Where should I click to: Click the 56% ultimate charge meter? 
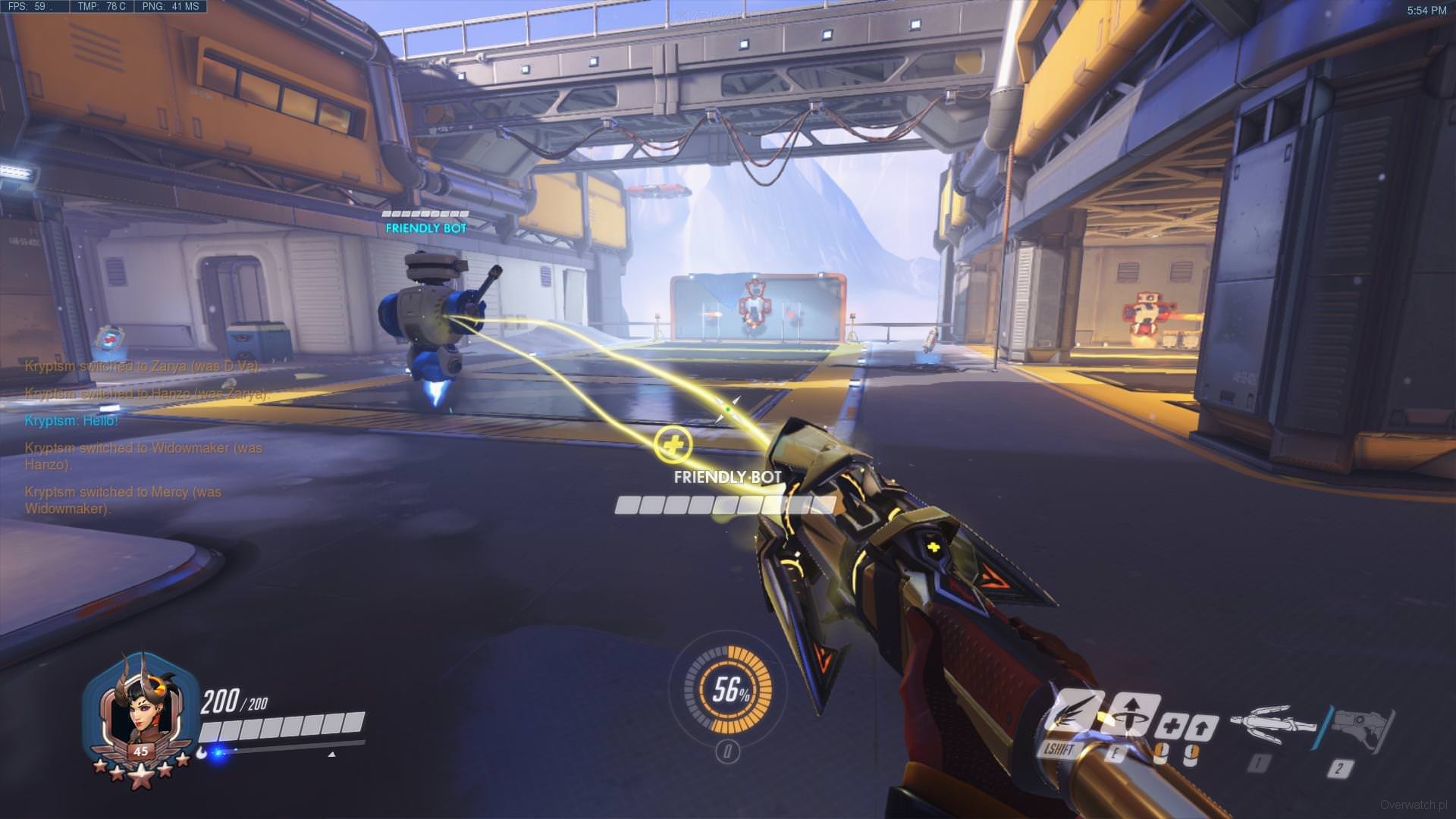(727, 690)
